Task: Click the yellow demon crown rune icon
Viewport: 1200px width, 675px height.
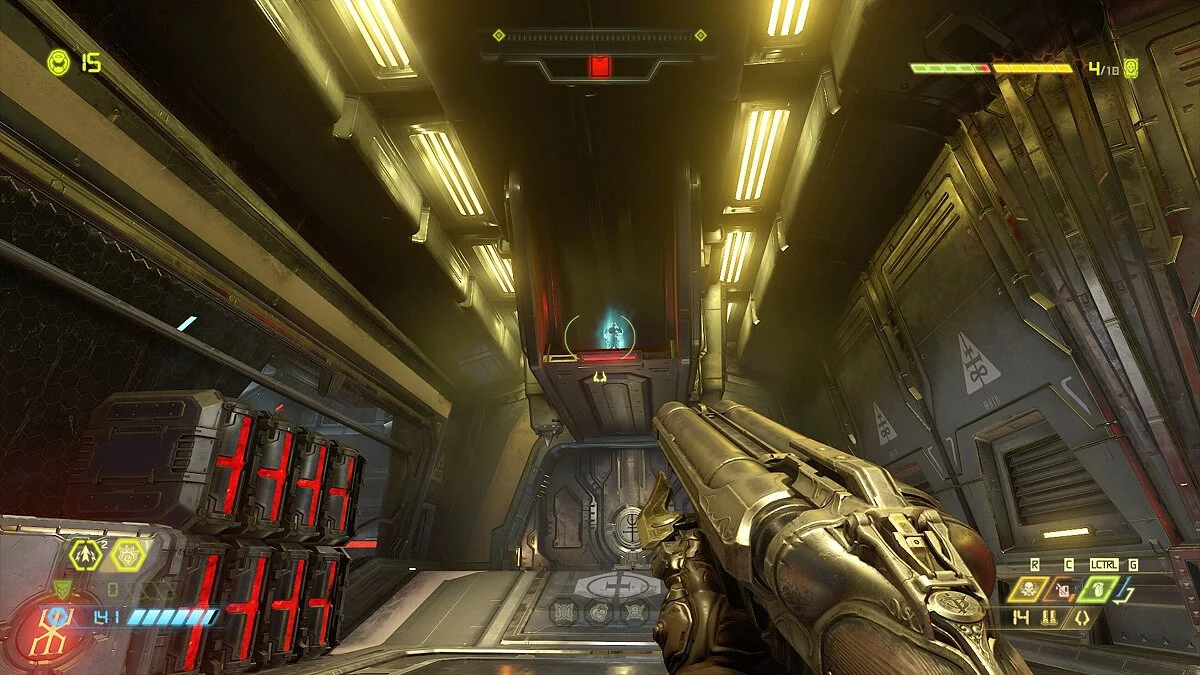Action: point(128,553)
